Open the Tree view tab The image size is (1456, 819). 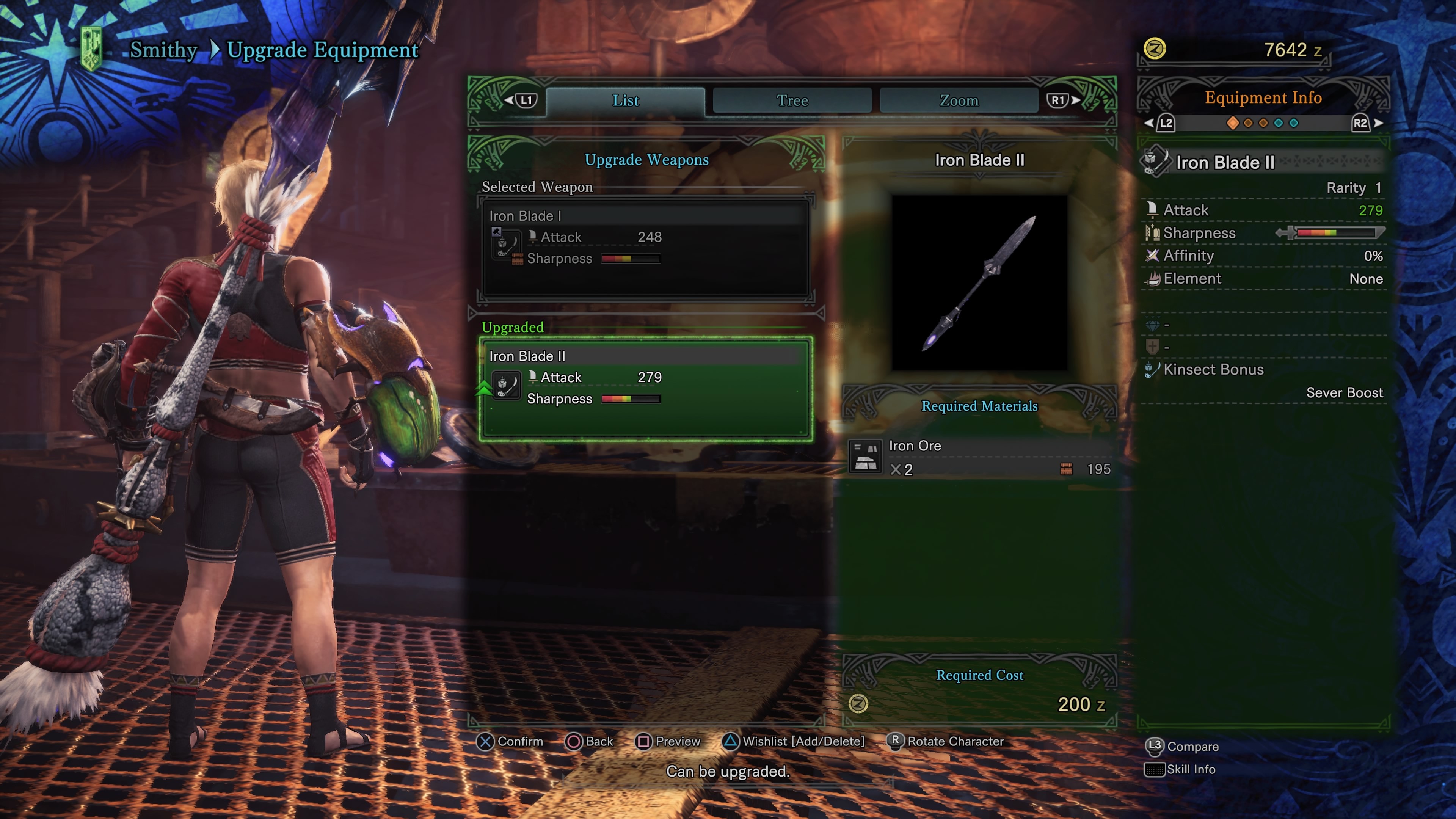(792, 100)
